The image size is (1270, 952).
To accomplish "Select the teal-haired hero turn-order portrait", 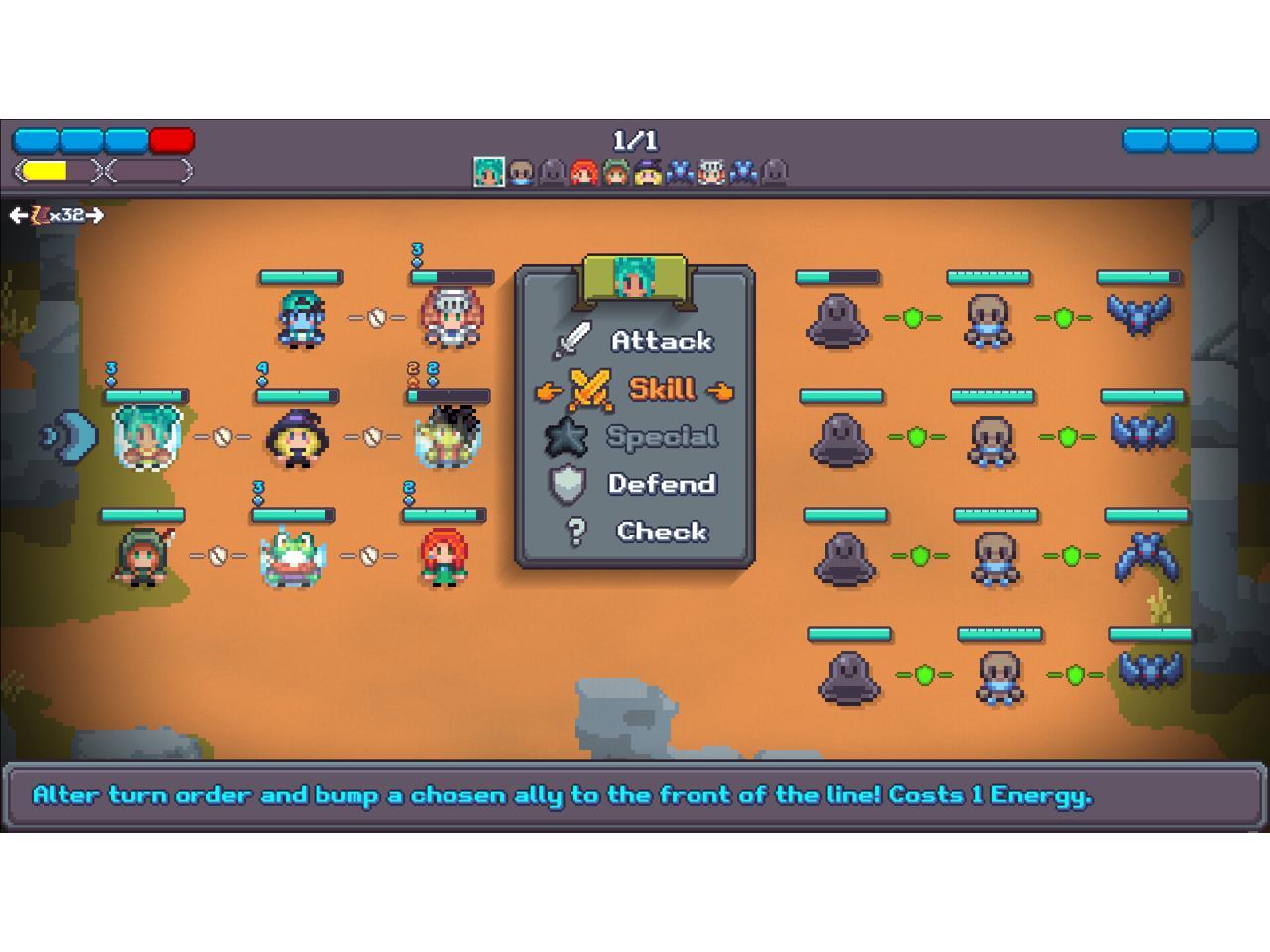I will [489, 173].
